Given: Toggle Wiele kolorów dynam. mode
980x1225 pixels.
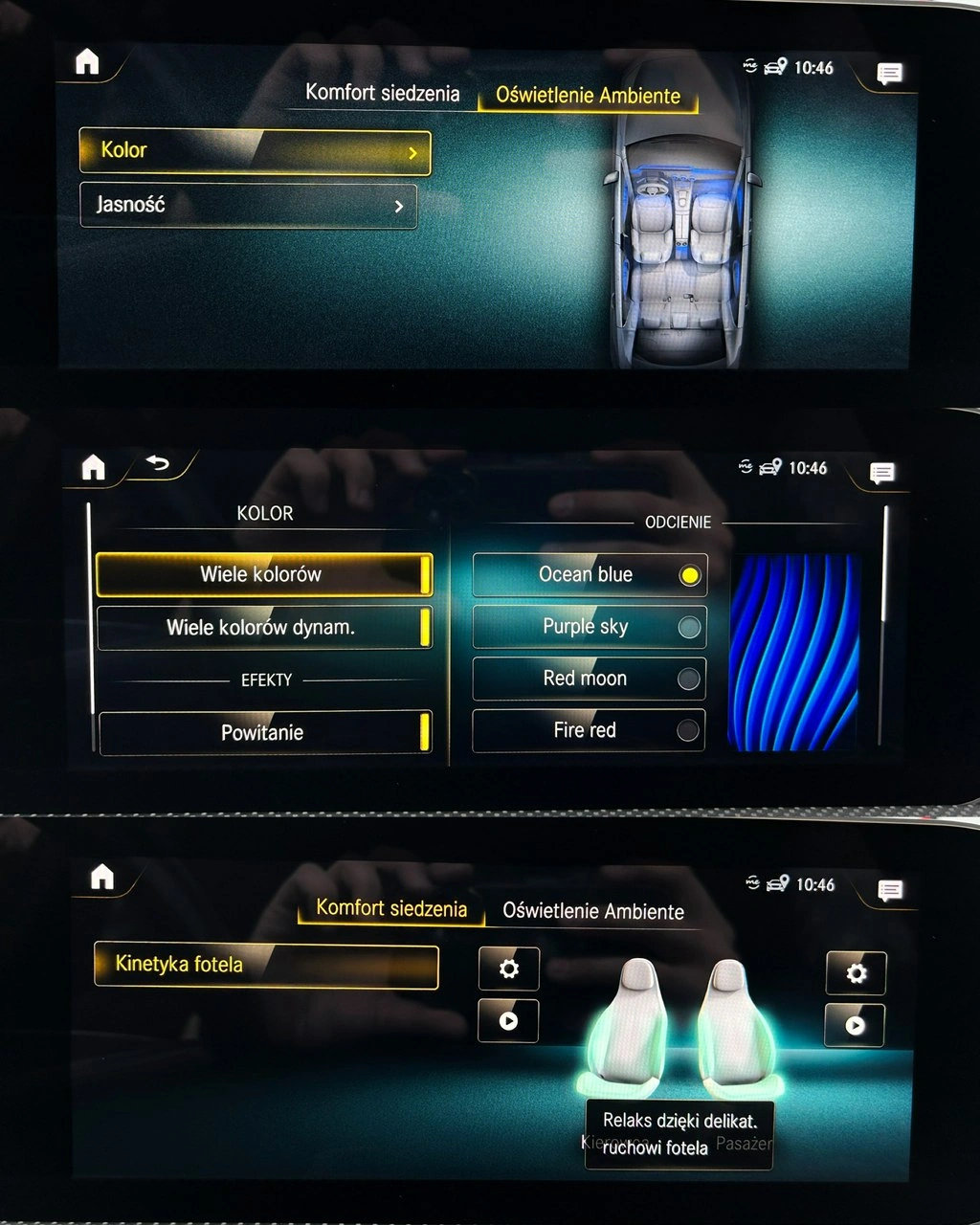Looking at the screenshot, I should 264,628.
